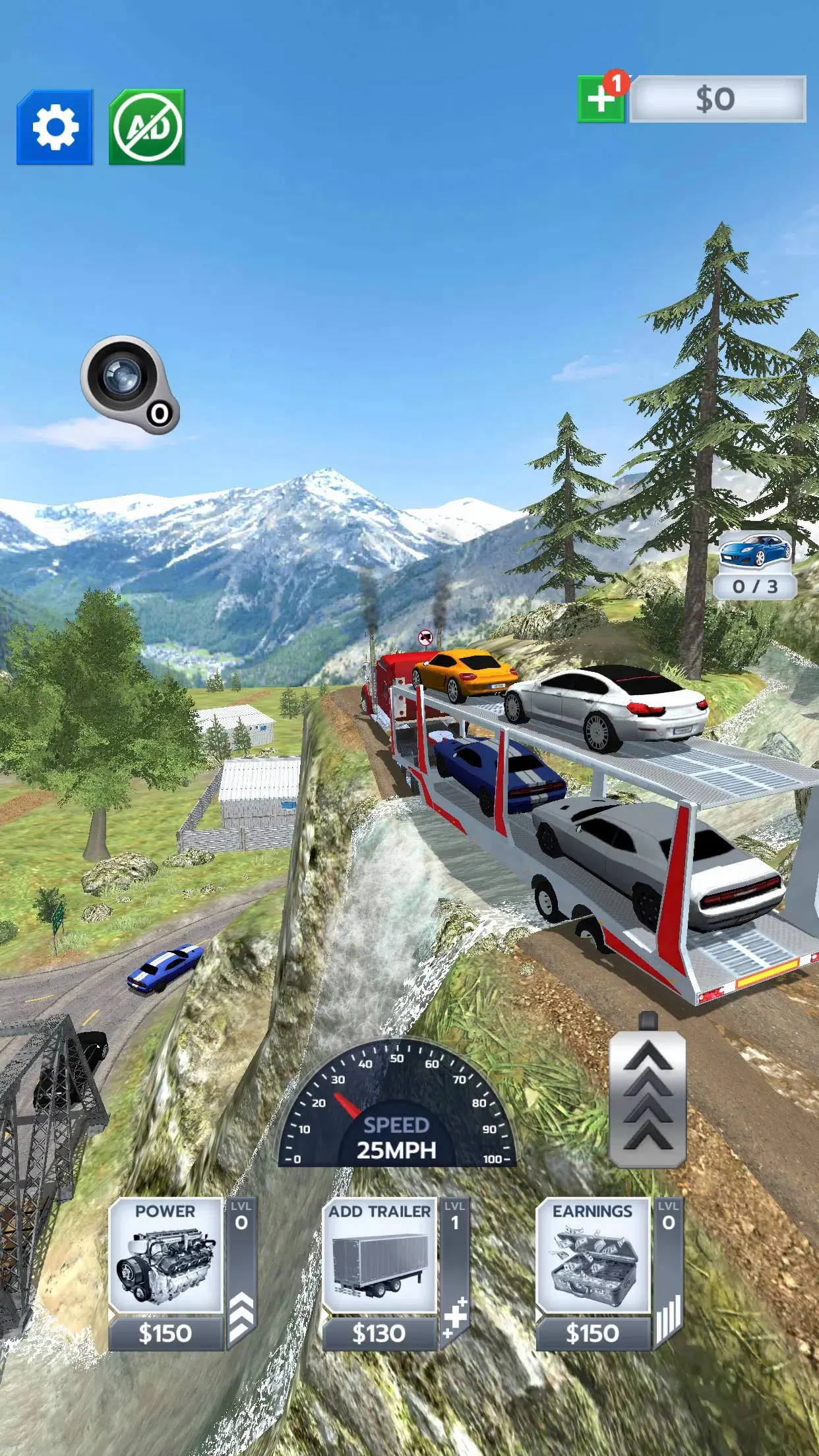
Task: Open the blue car collection tracker
Action: [x=755, y=565]
